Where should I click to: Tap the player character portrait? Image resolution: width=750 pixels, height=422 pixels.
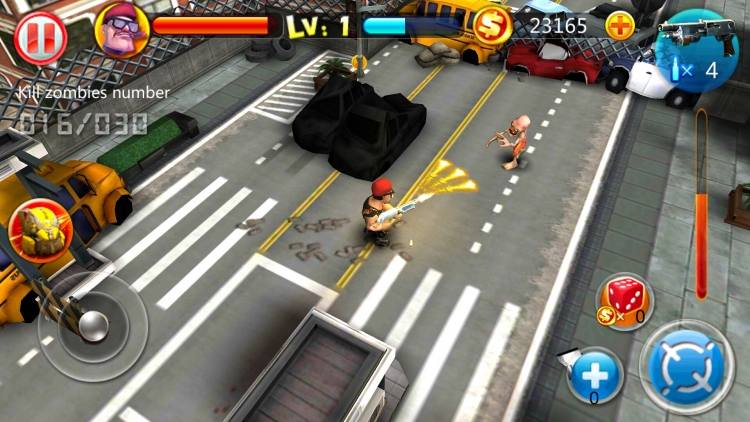(x=121, y=28)
